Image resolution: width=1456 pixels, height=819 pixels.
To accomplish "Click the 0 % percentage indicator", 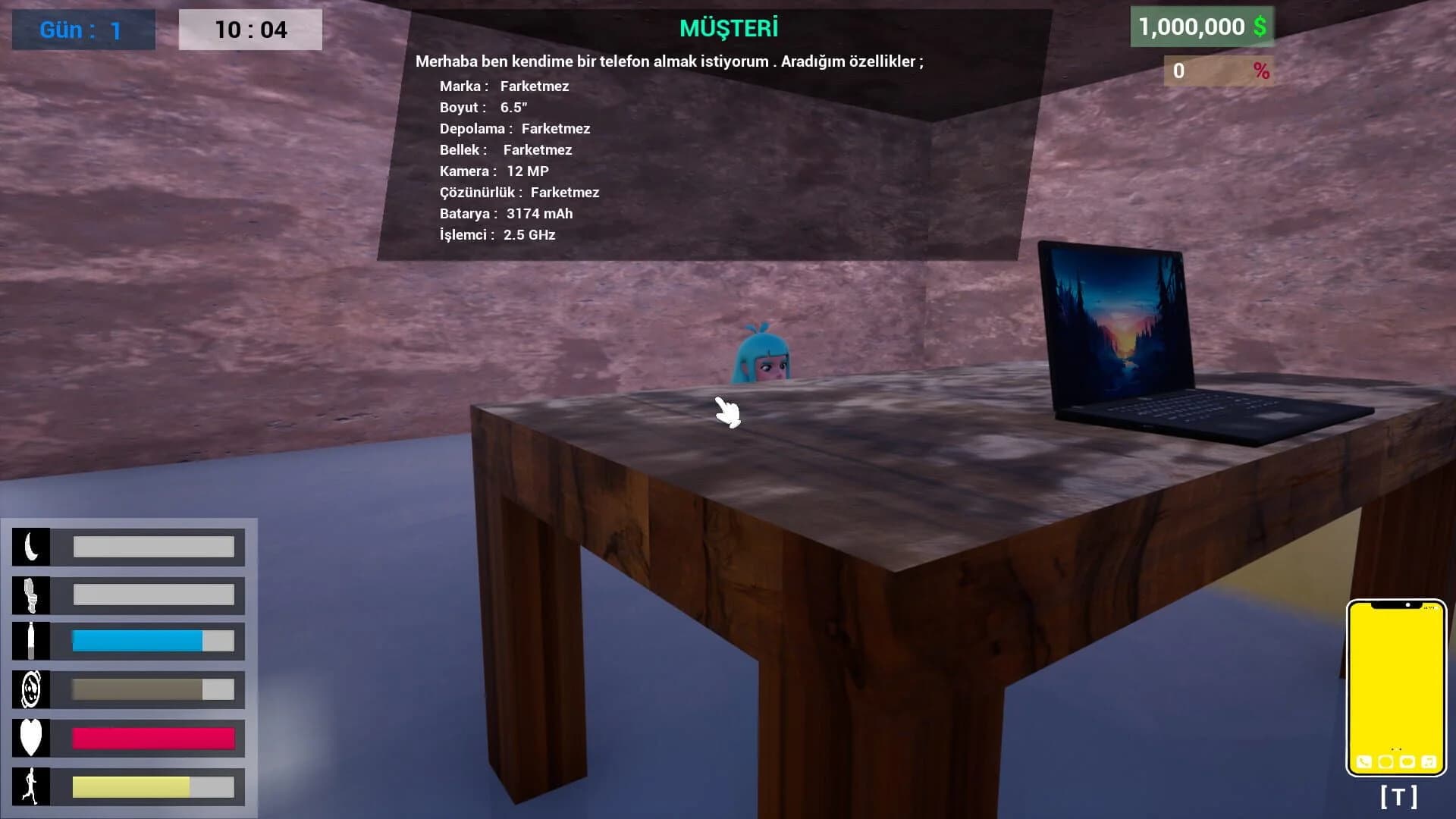I will tap(1217, 71).
